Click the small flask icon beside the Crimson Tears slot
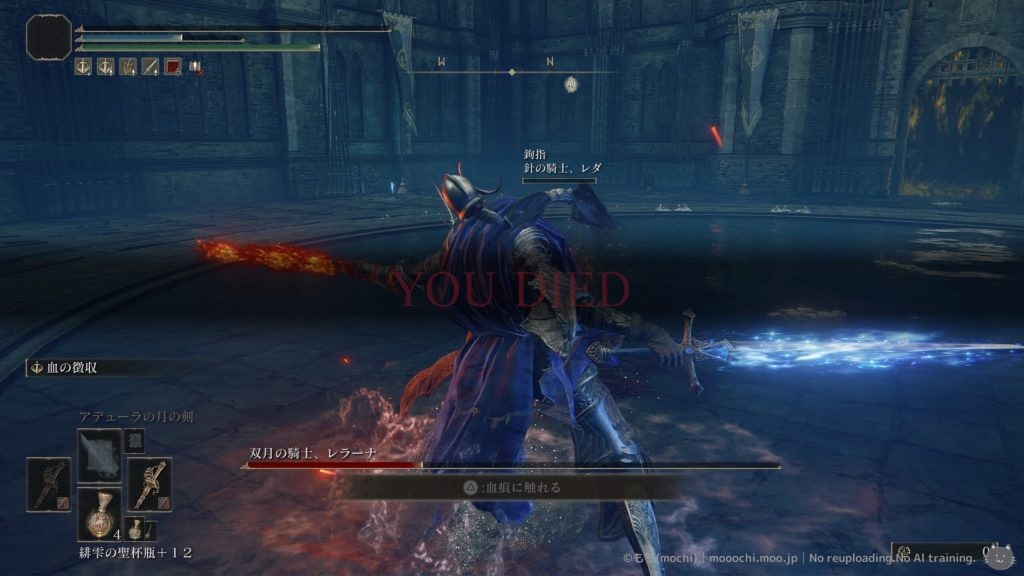Image resolution: width=1024 pixels, height=576 pixels. [135, 530]
